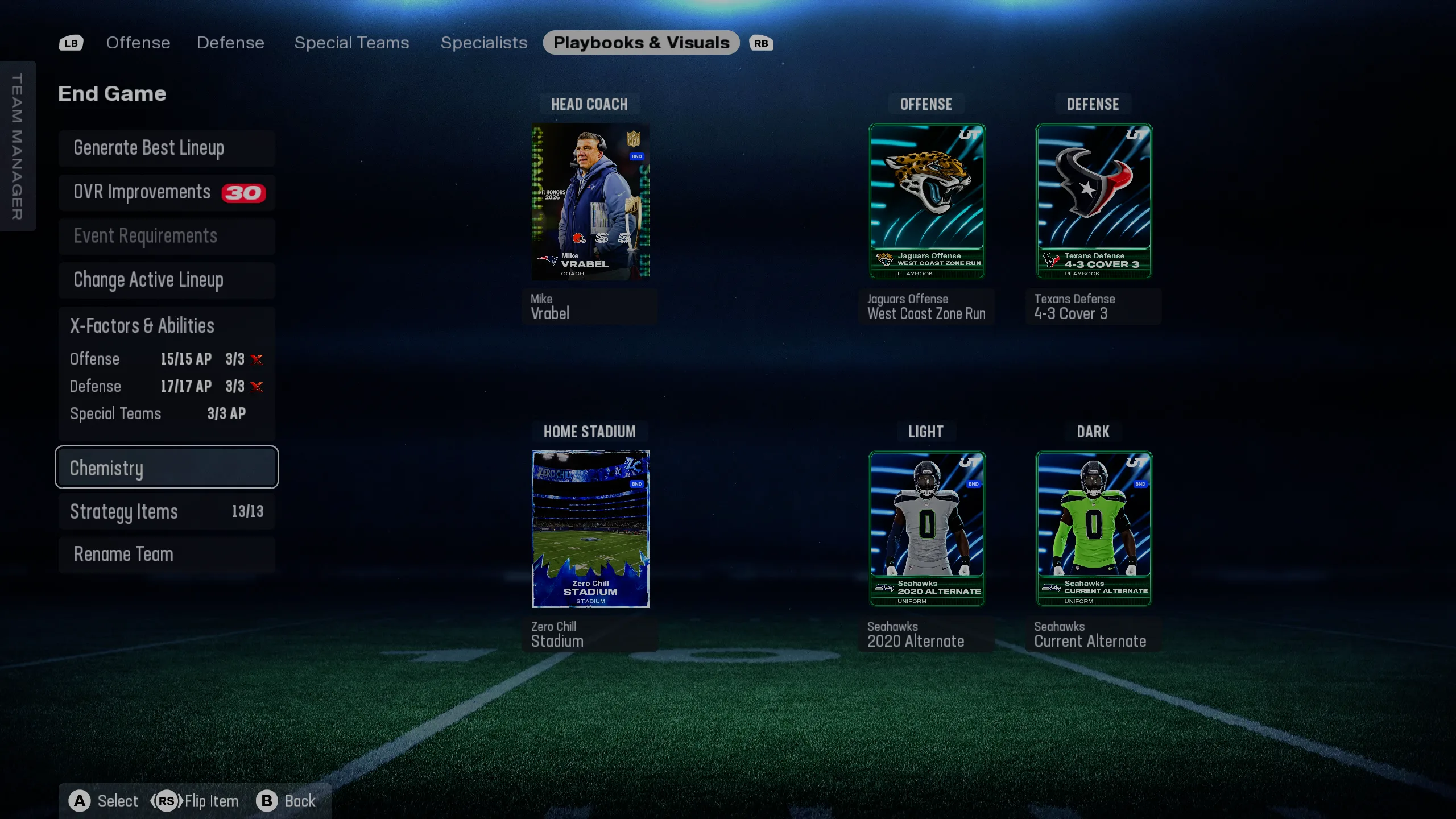The width and height of the screenshot is (1456, 819).
Task: Pick the Texans 4-3 Cover 3 playbook card
Action: point(1093,202)
